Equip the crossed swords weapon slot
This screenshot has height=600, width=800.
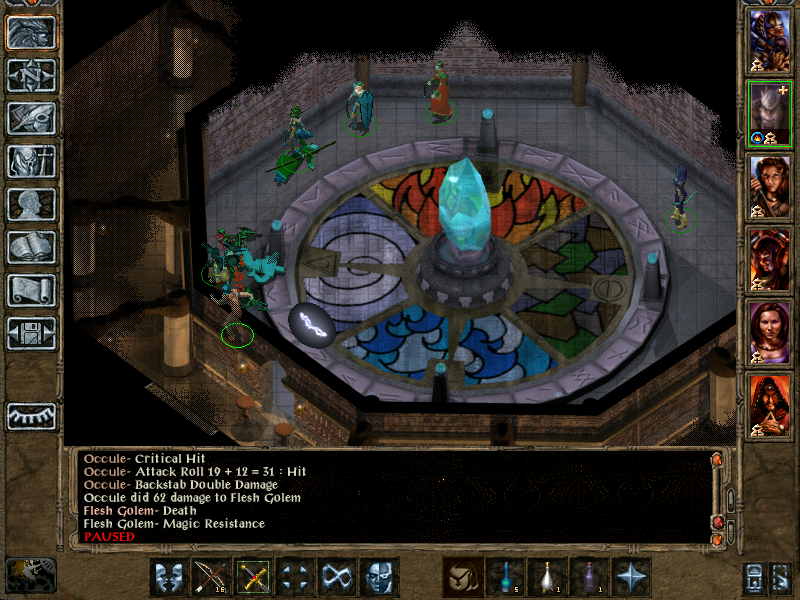tap(253, 577)
